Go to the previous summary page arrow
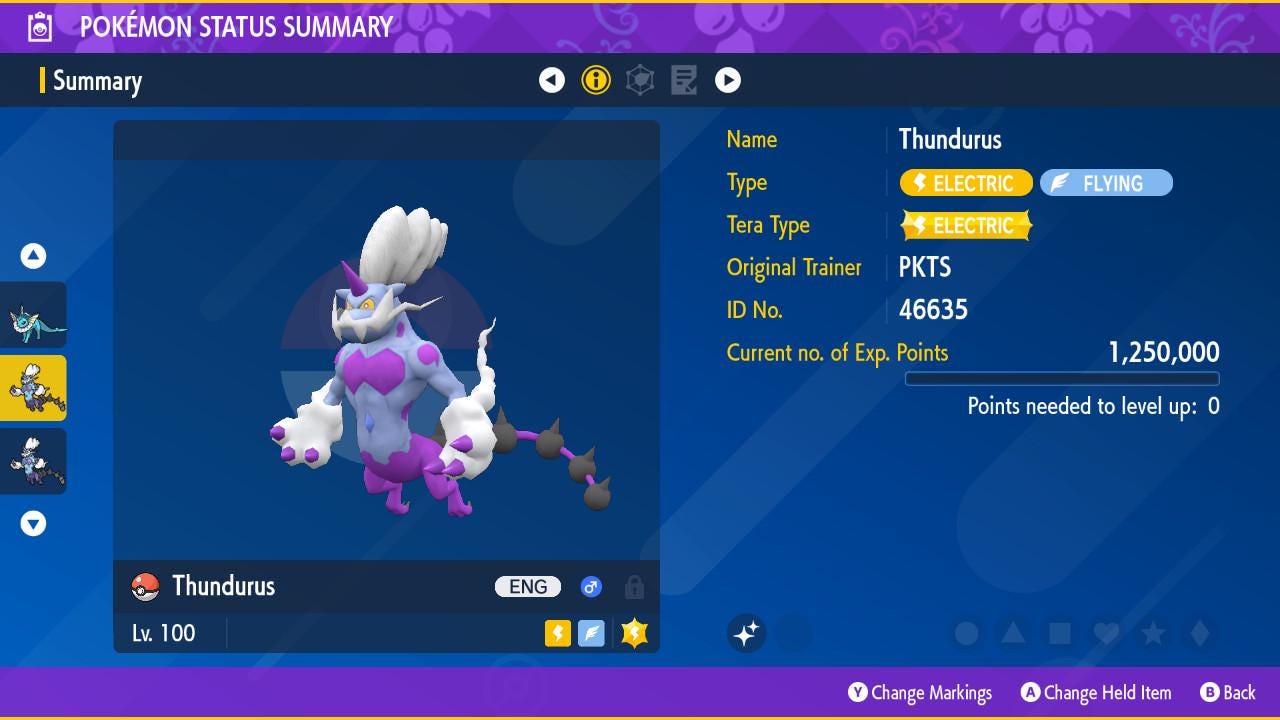 click(552, 80)
